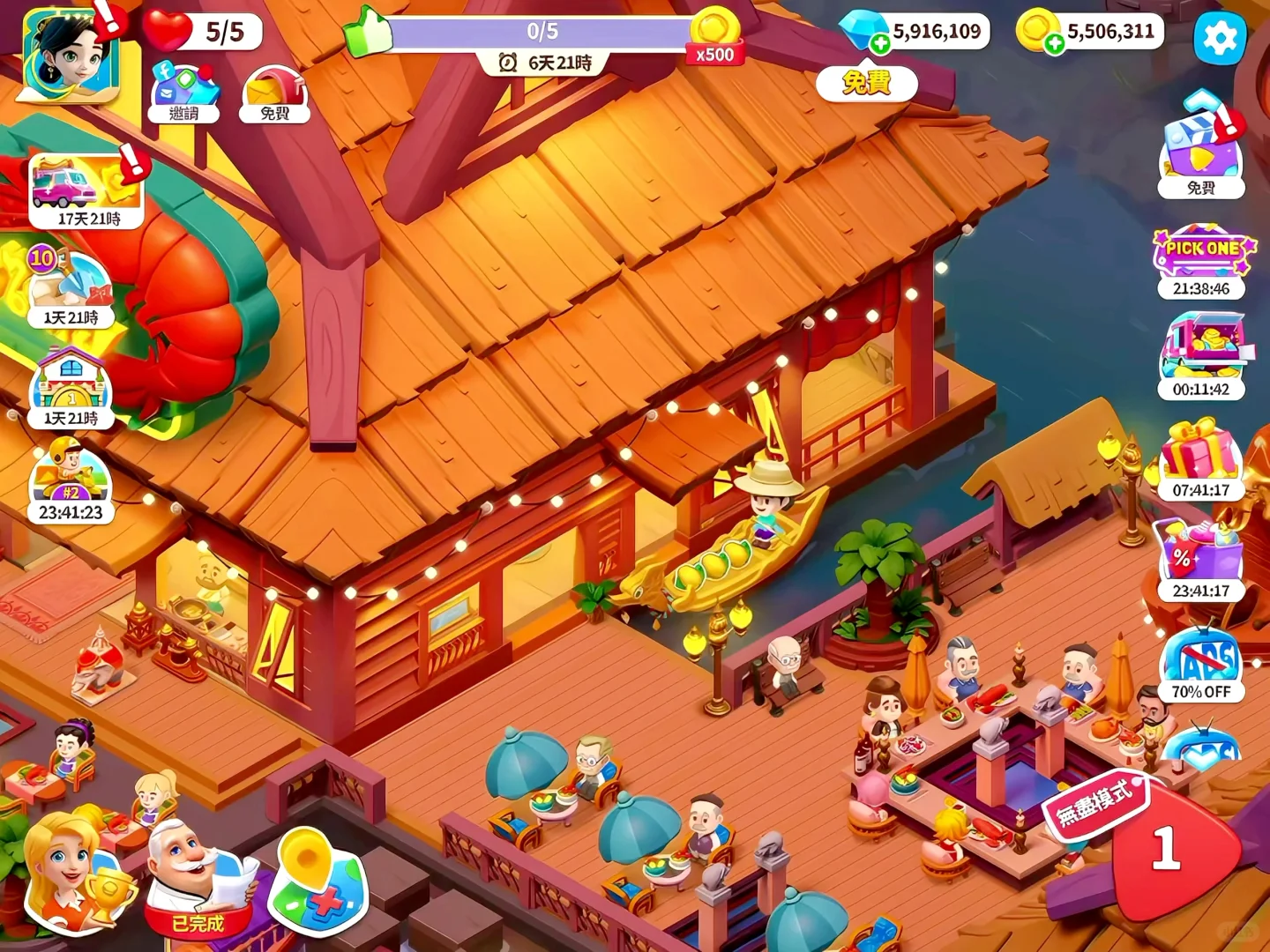
Task: Open the gear settings menu
Action: click(1220, 39)
